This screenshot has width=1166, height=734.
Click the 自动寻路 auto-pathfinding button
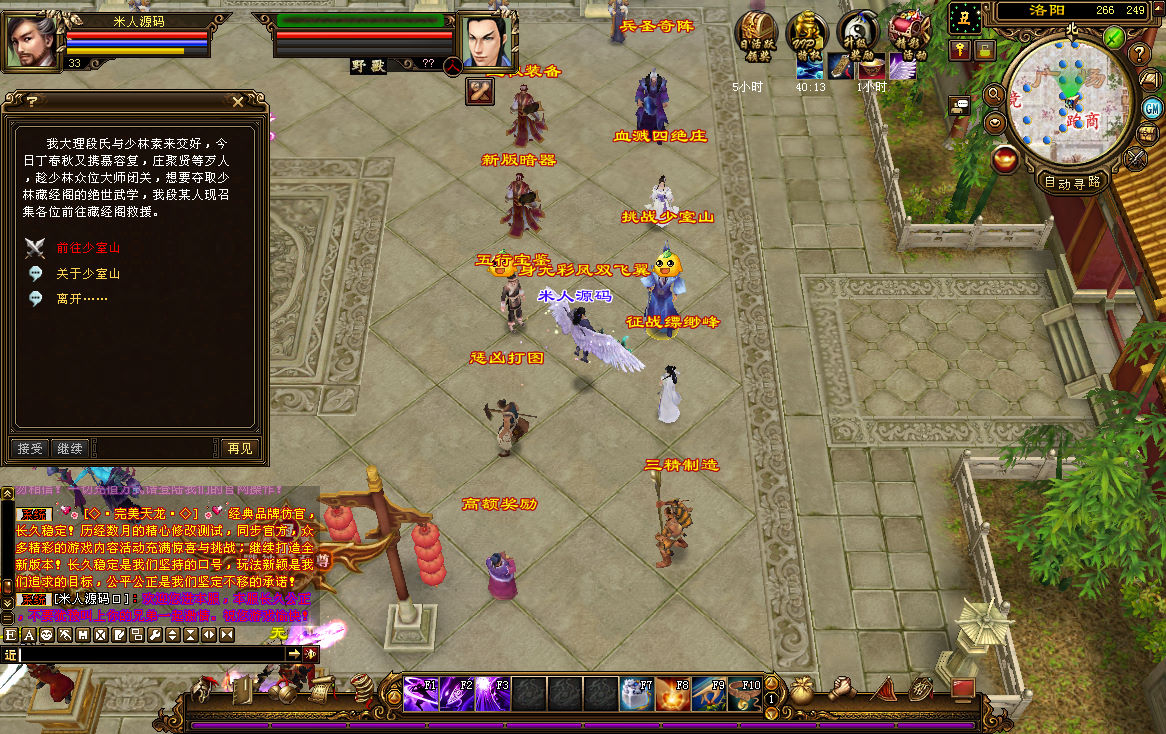[x=1072, y=182]
